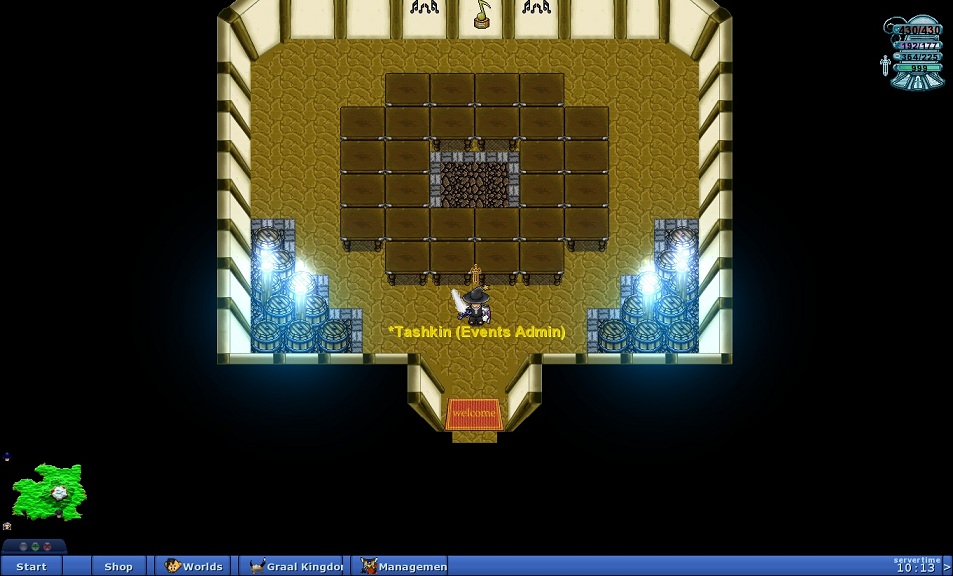Select the Graal Kingdoms taskbar entry

tap(294, 566)
